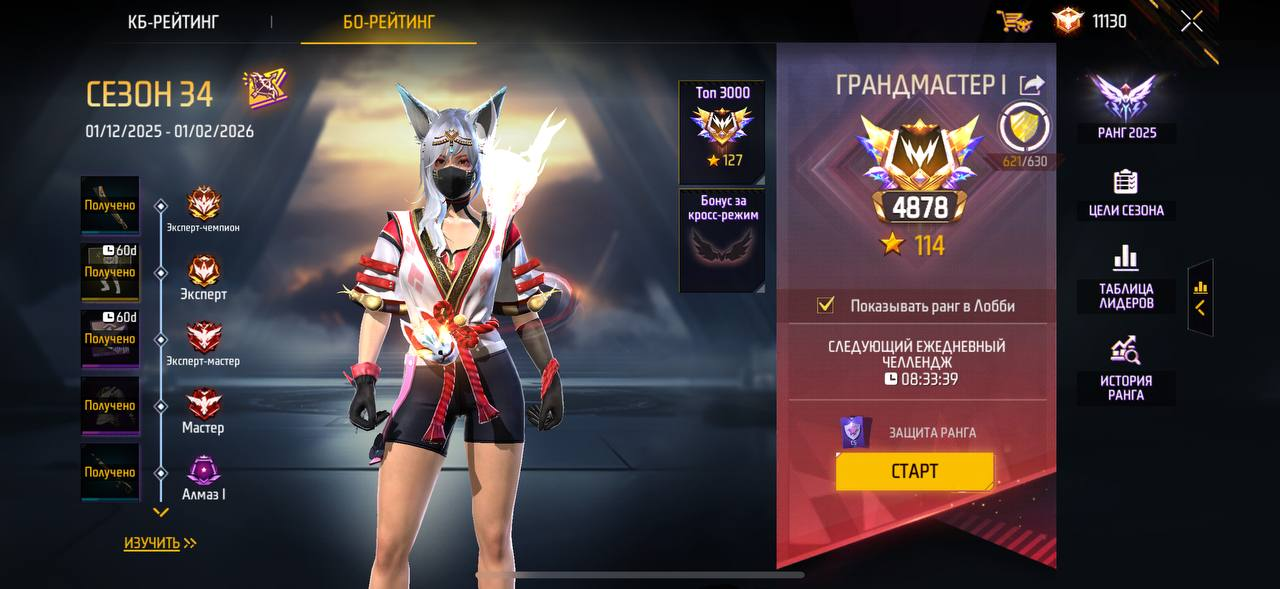Screen dimensions: 1280x589
Task: Open the side panel arrow tab
Action: click(1201, 298)
